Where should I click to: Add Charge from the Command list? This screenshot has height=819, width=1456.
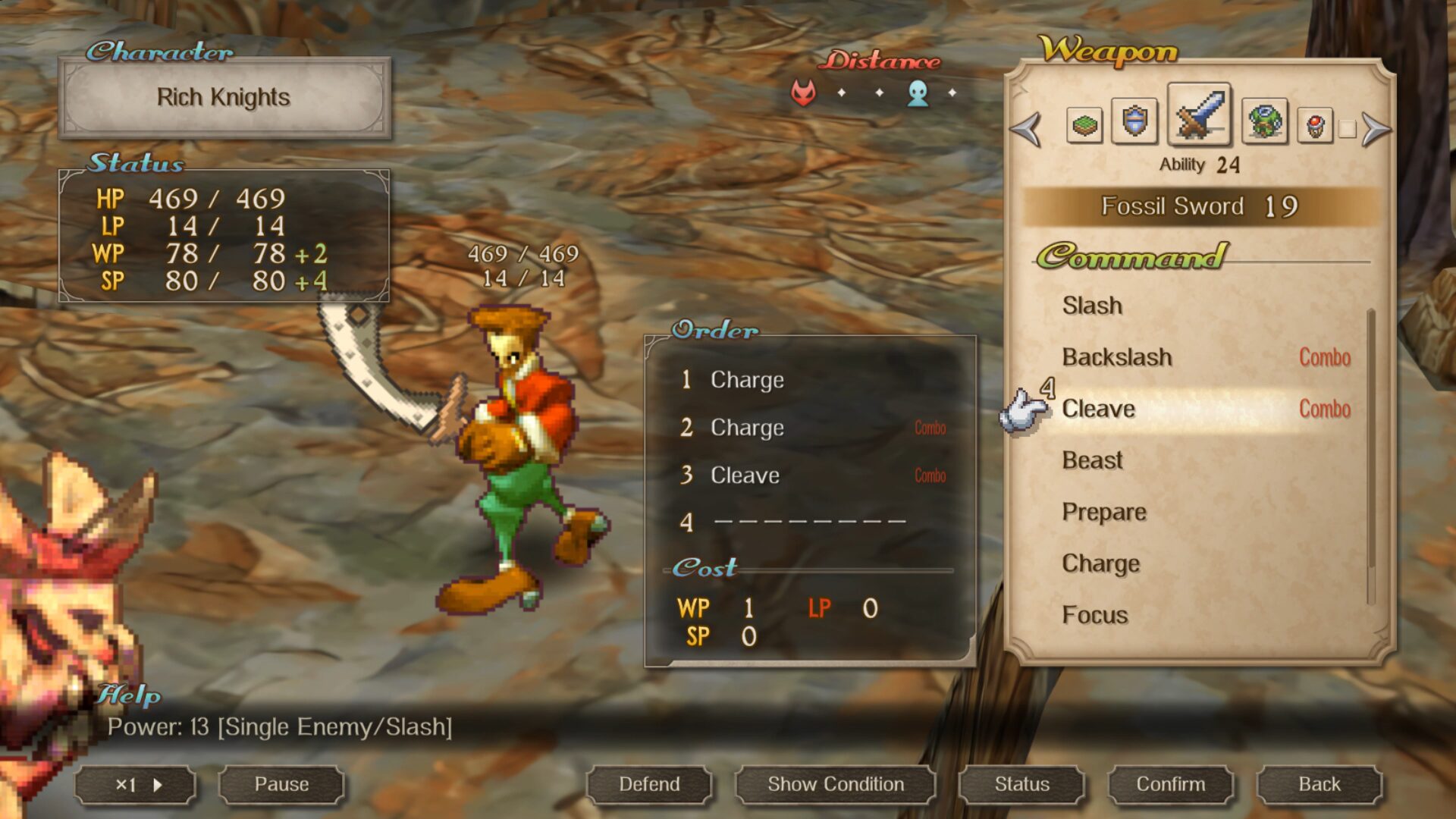click(x=1100, y=563)
